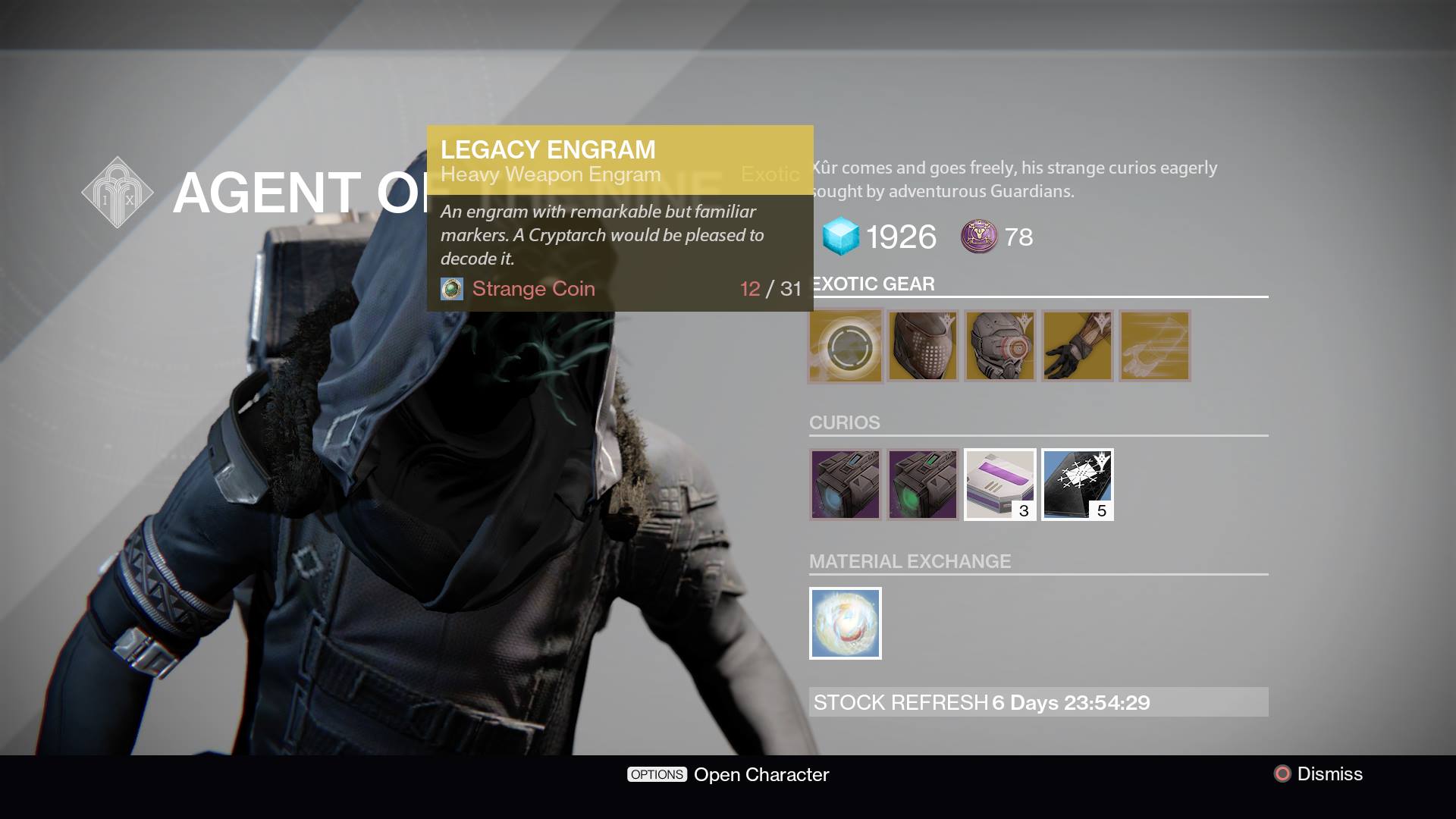Select the white perforated exotic helmet
The height and width of the screenshot is (819, 1456).
[921, 346]
